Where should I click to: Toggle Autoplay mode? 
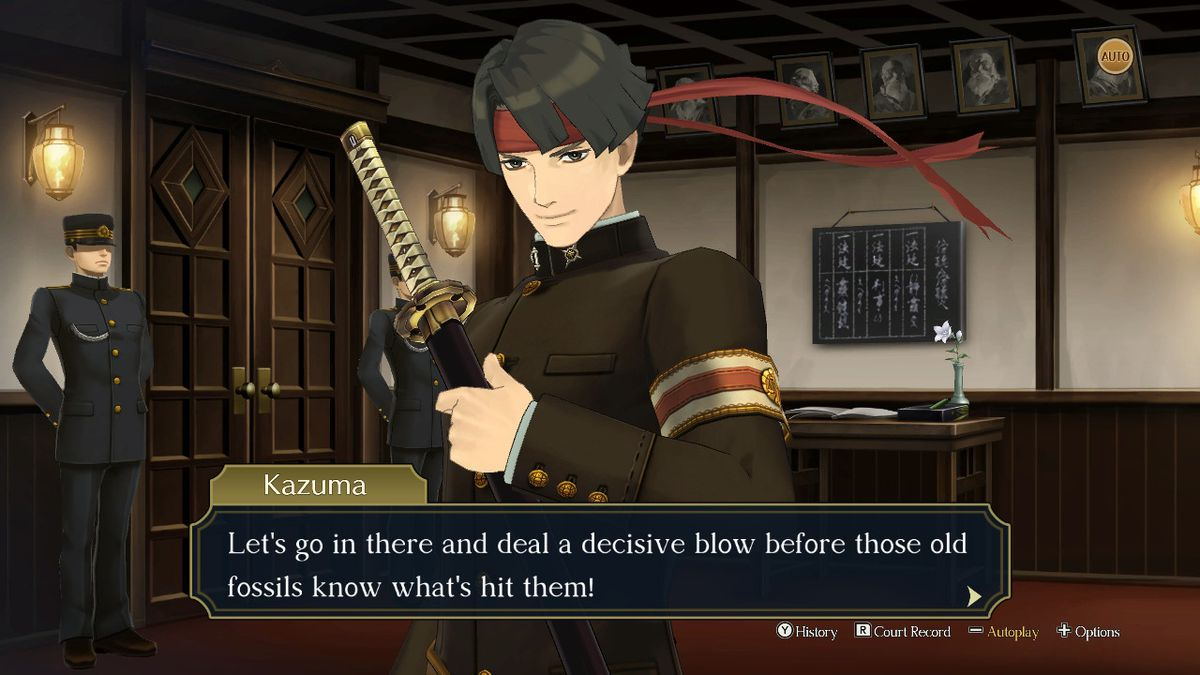coord(1004,632)
